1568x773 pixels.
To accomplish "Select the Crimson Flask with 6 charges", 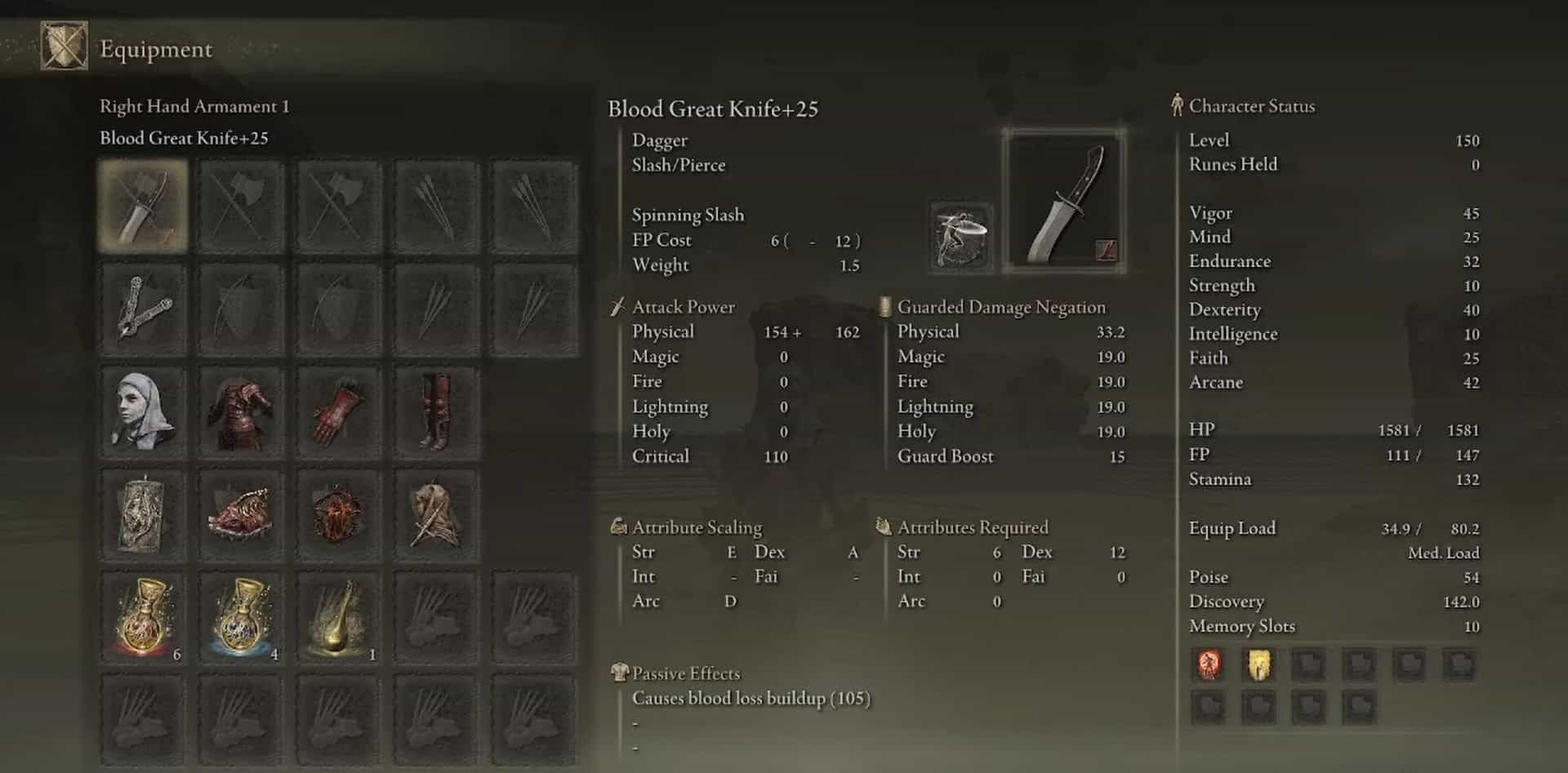I will (x=143, y=618).
